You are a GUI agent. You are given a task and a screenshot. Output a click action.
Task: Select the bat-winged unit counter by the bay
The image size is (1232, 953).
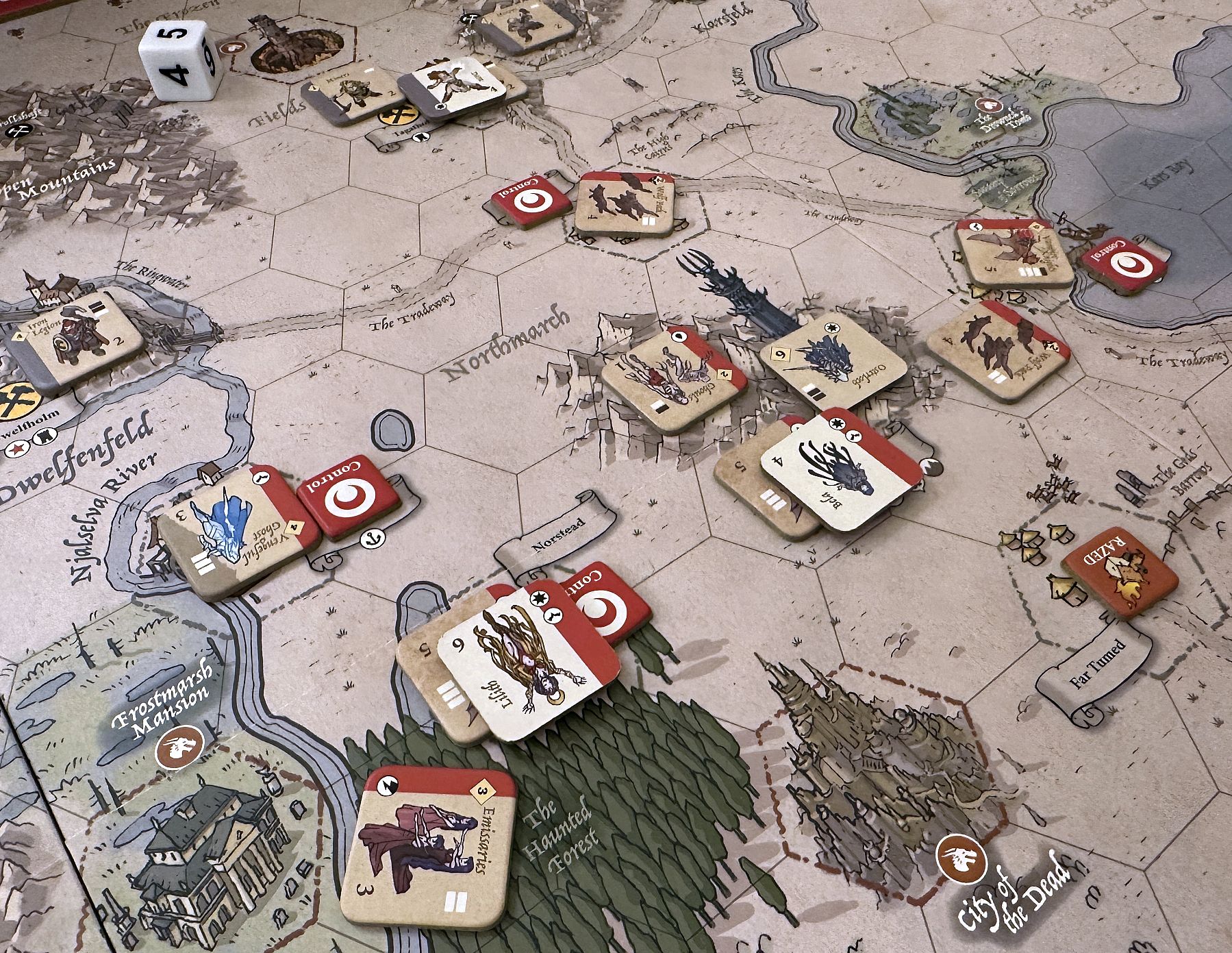coord(1013,251)
